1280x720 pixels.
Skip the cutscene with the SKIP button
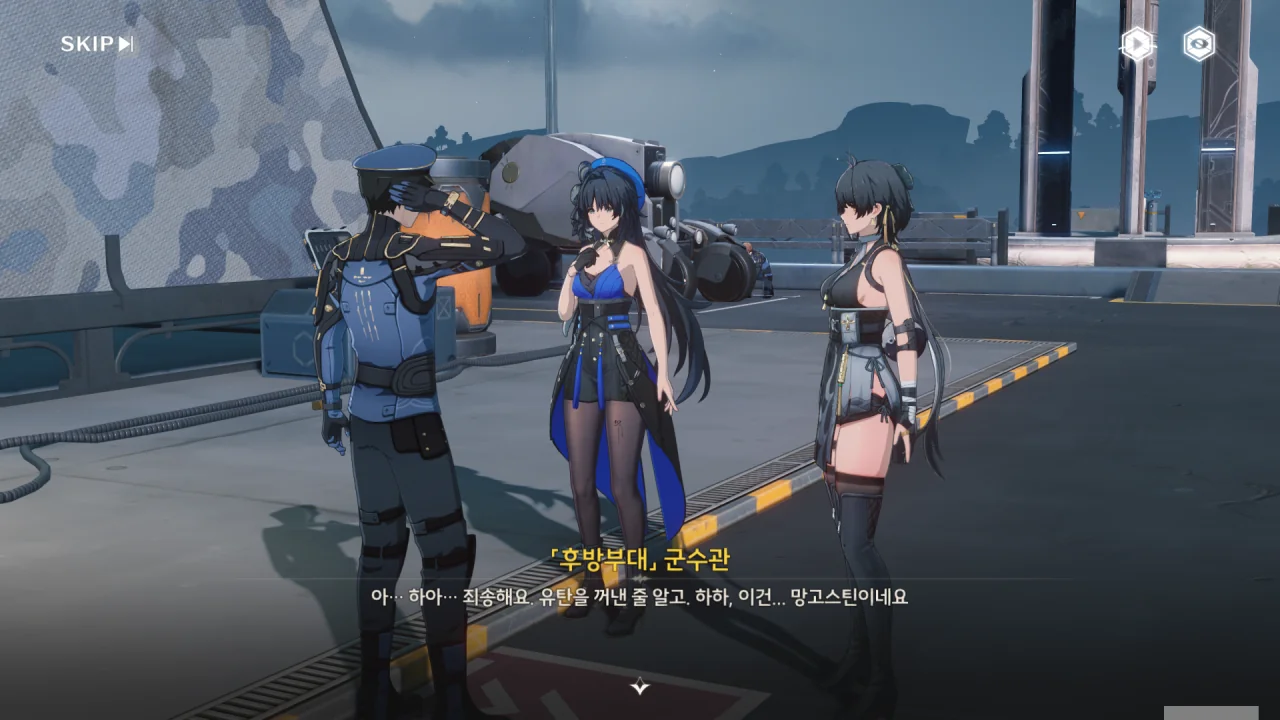click(x=97, y=44)
